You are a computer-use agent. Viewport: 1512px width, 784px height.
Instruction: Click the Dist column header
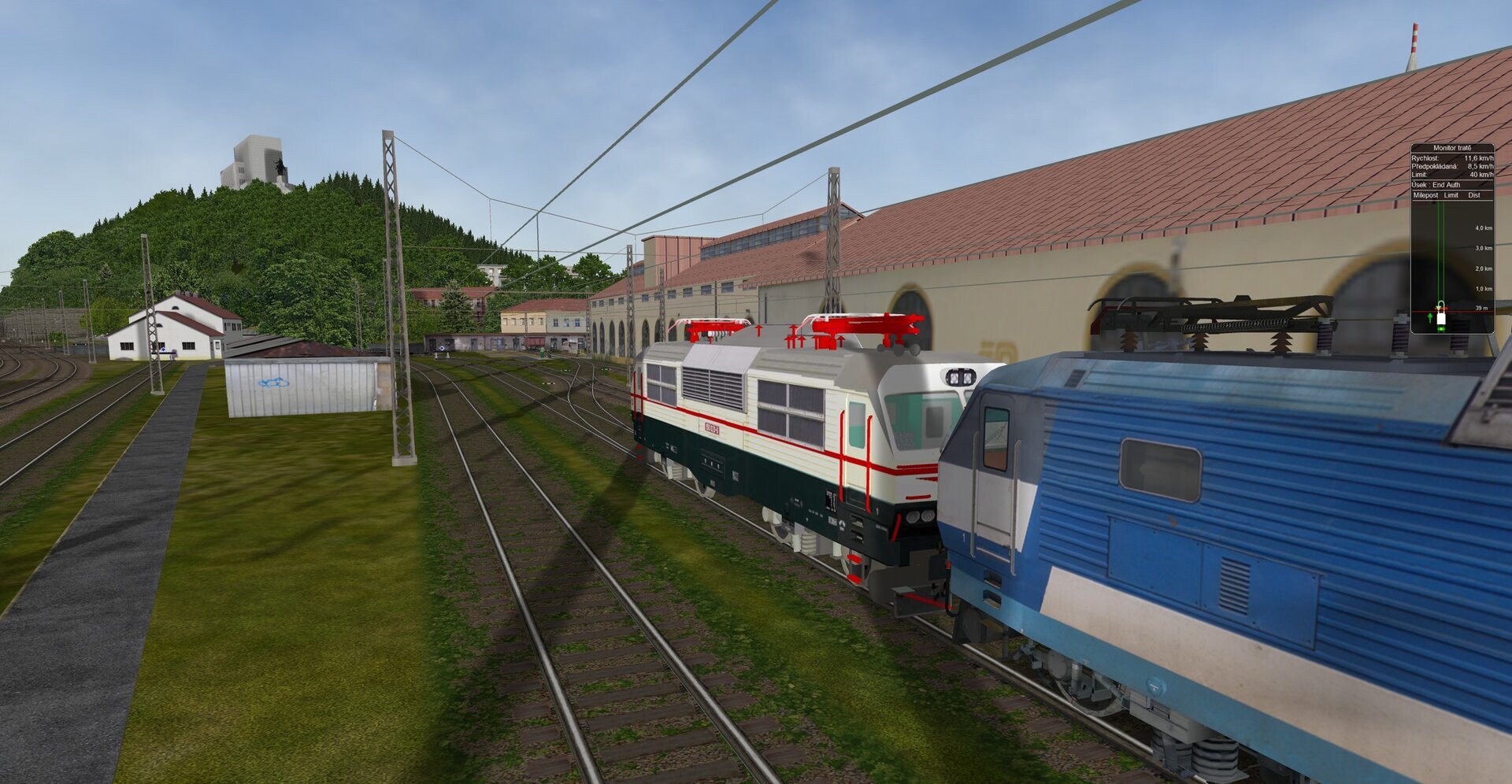pyautogui.click(x=1473, y=195)
